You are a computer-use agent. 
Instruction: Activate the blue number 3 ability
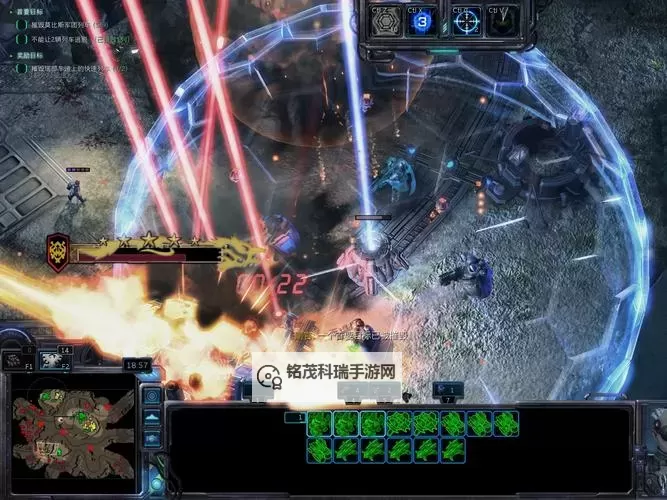pyautogui.click(x=423, y=20)
